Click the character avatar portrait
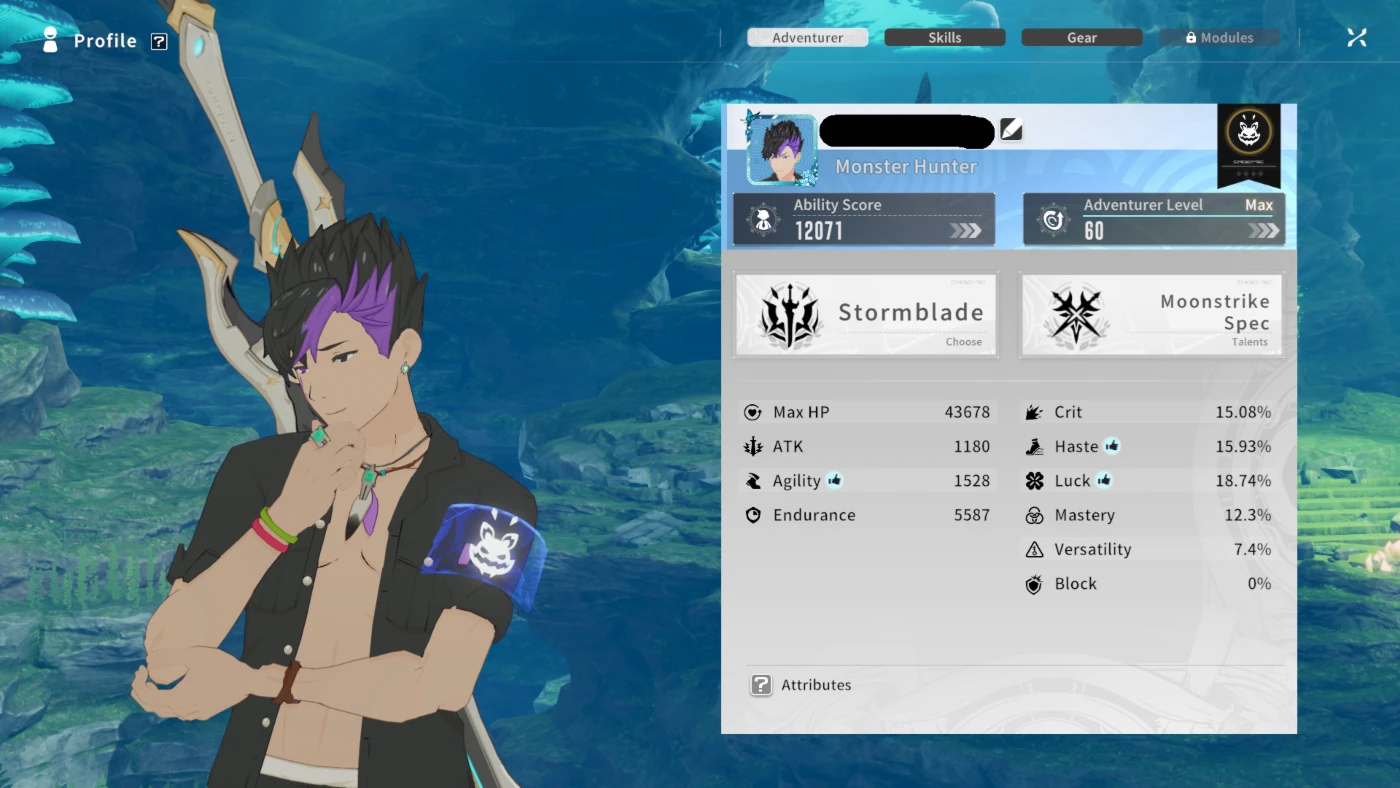This screenshot has height=788, width=1400. click(781, 149)
